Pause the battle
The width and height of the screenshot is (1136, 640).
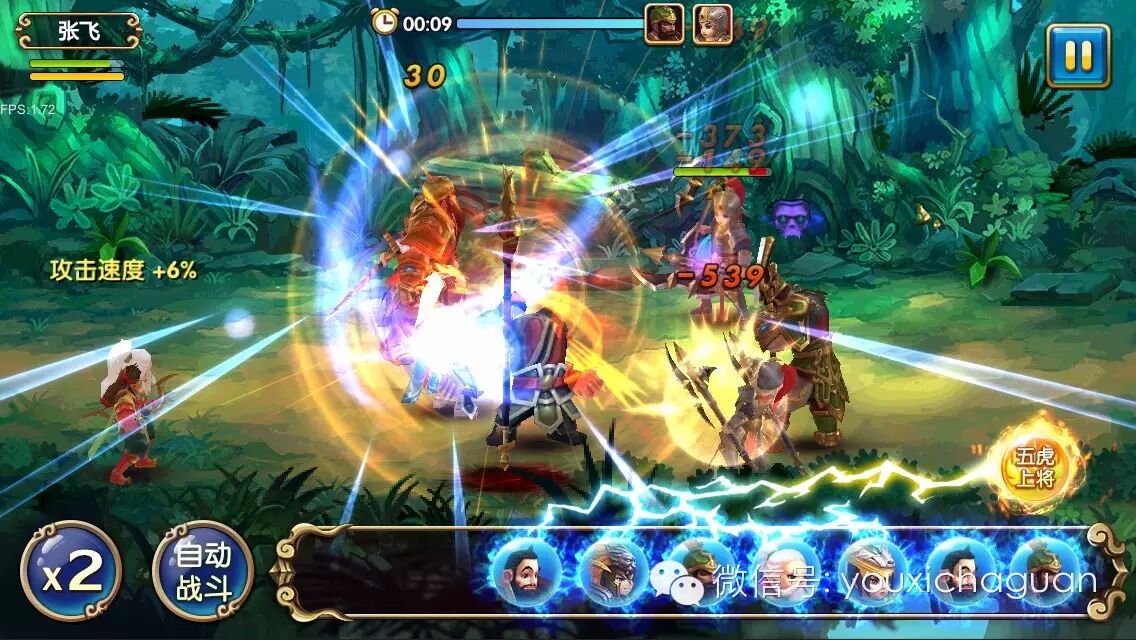pyautogui.click(x=1078, y=56)
